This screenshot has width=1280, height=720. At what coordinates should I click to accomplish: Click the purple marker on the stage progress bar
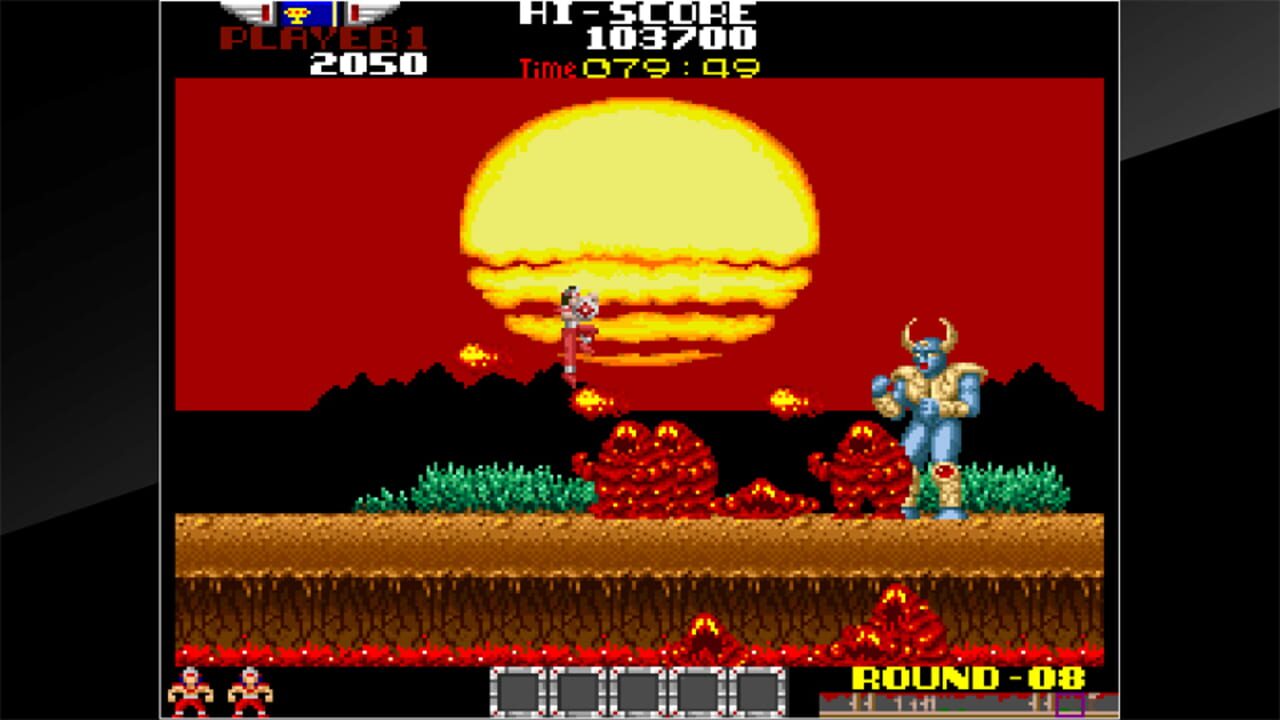coord(1068,705)
